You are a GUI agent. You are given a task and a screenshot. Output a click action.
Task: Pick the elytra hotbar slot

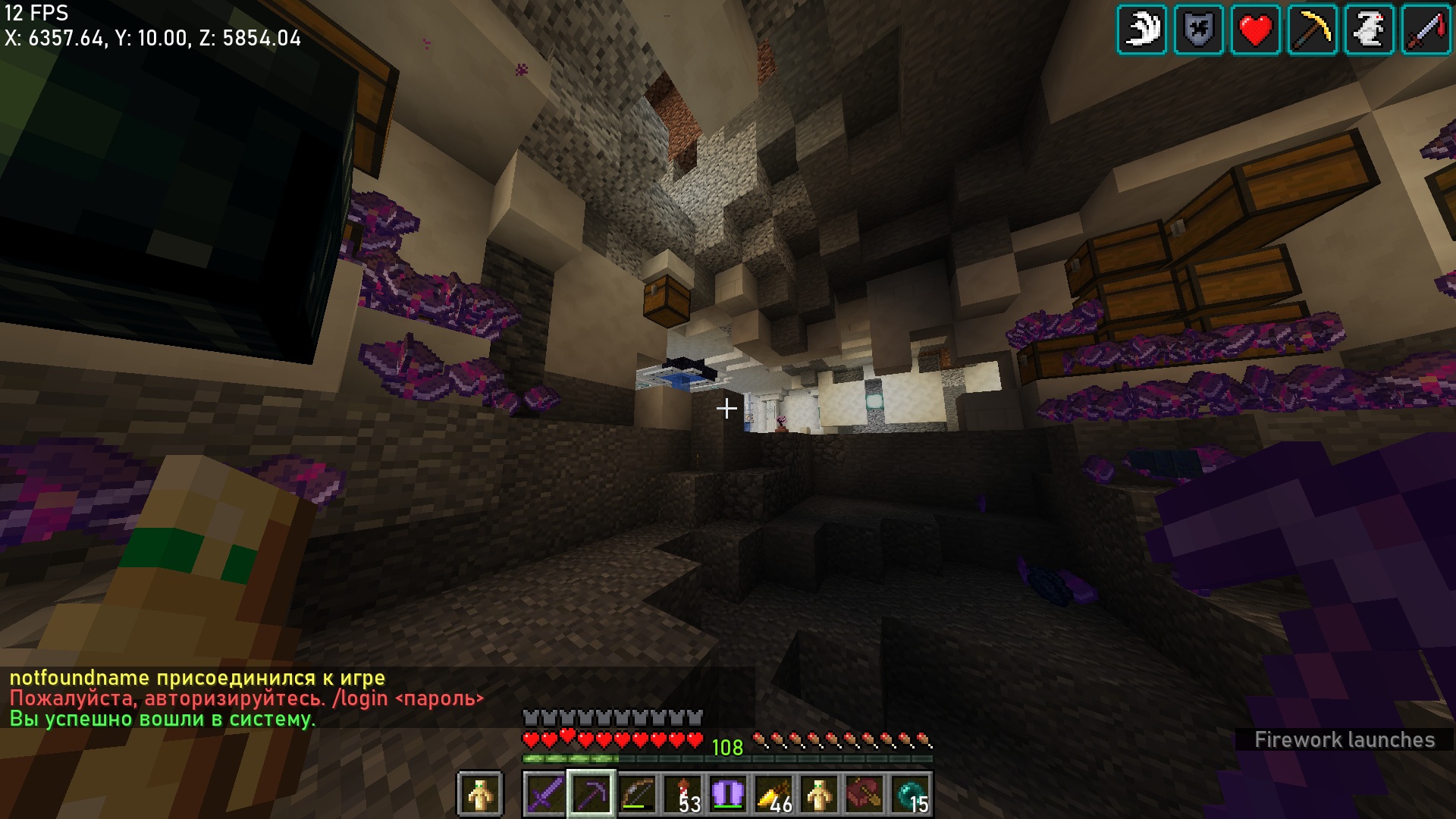pyautogui.click(x=728, y=795)
